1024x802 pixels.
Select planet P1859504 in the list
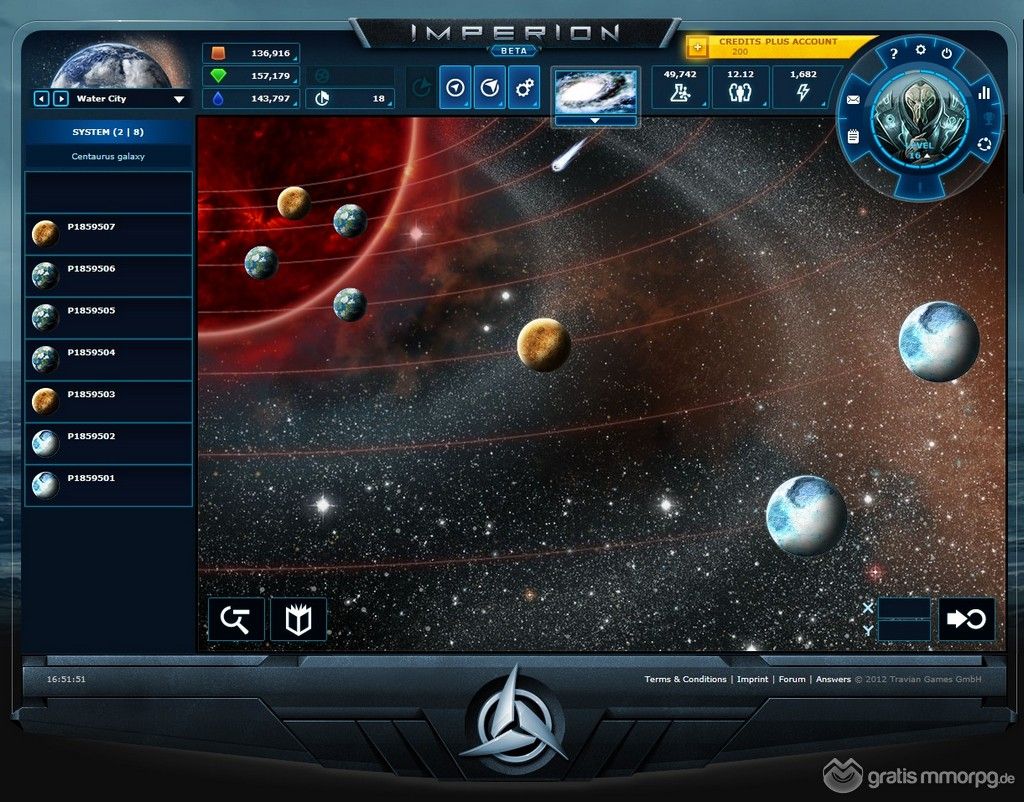click(108, 359)
